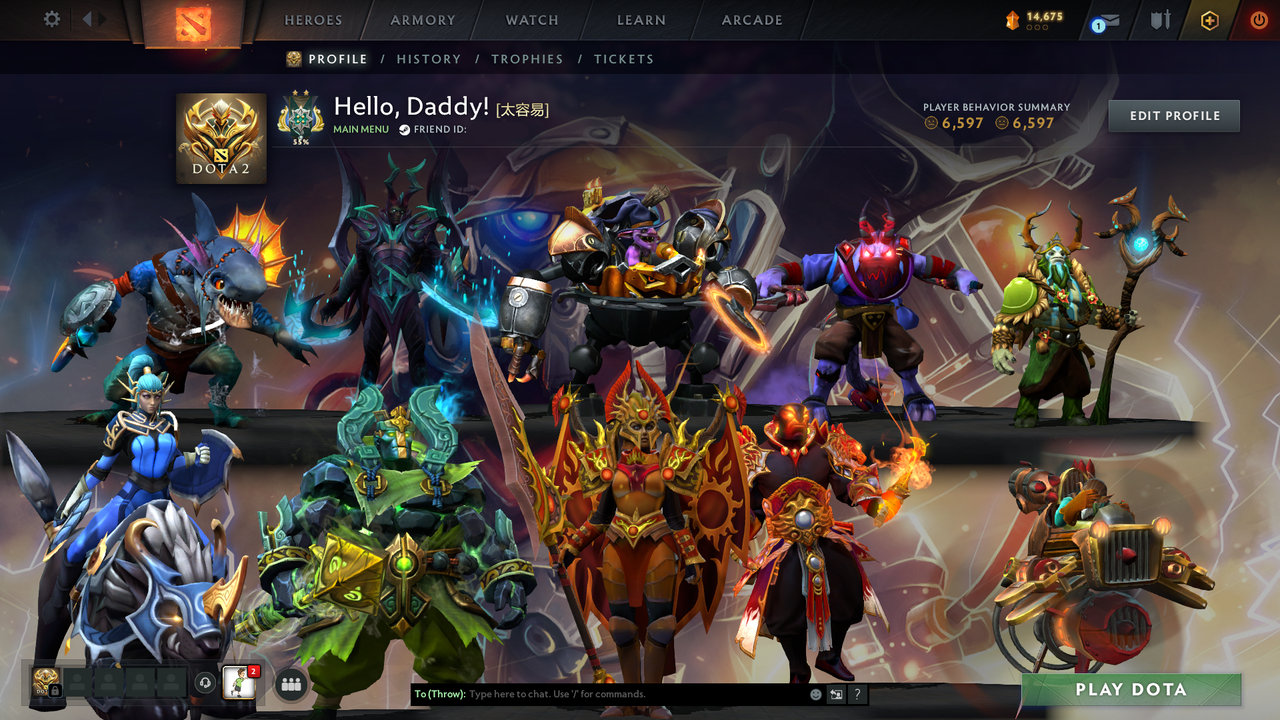Open the settings gear icon

tap(51, 19)
